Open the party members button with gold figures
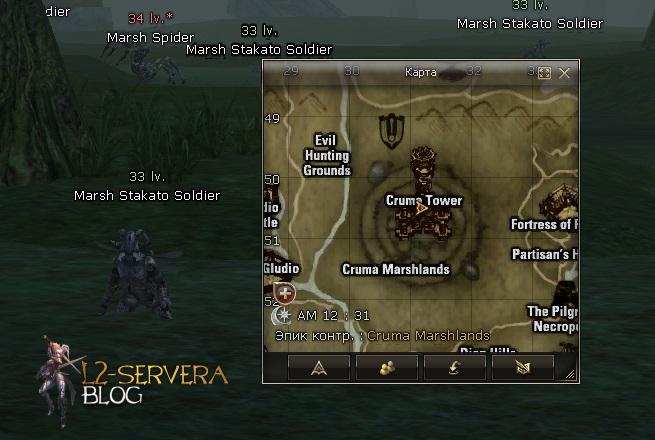The width and height of the screenshot is (655, 440). 387,369
